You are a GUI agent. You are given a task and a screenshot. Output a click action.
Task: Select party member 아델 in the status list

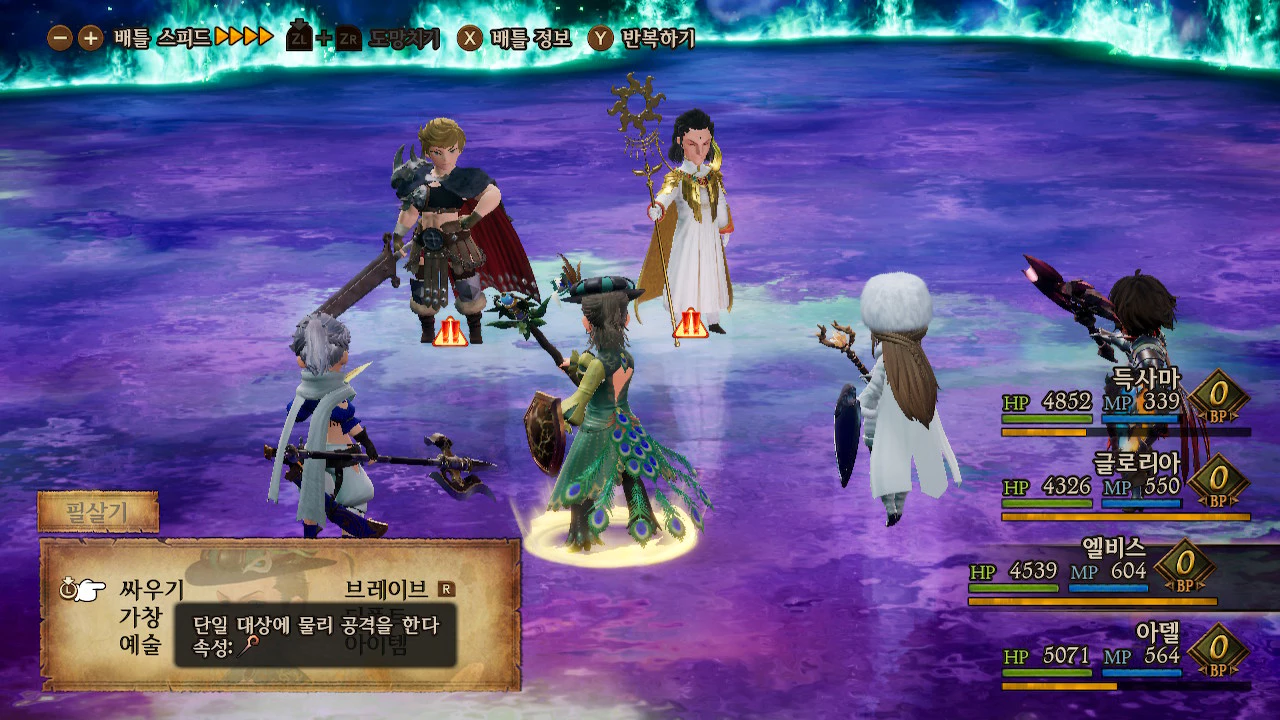click(1158, 632)
